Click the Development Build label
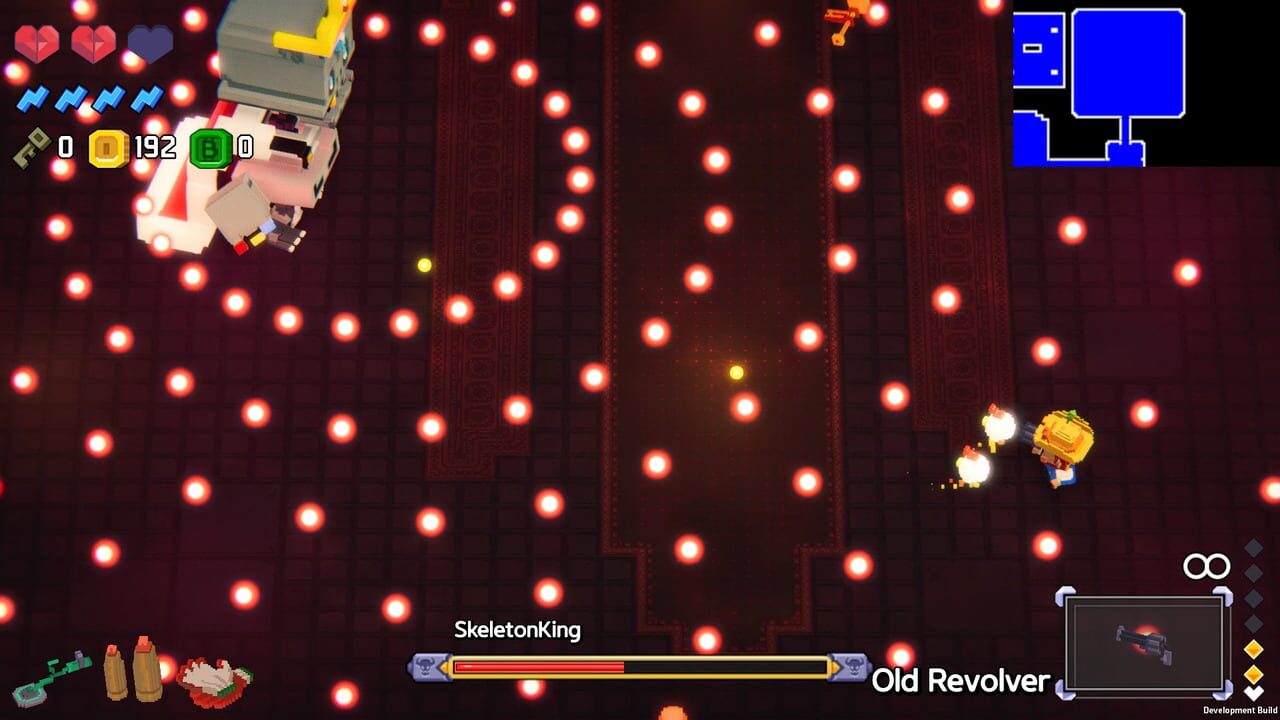Viewport: 1280px width, 720px height. pos(1239,708)
